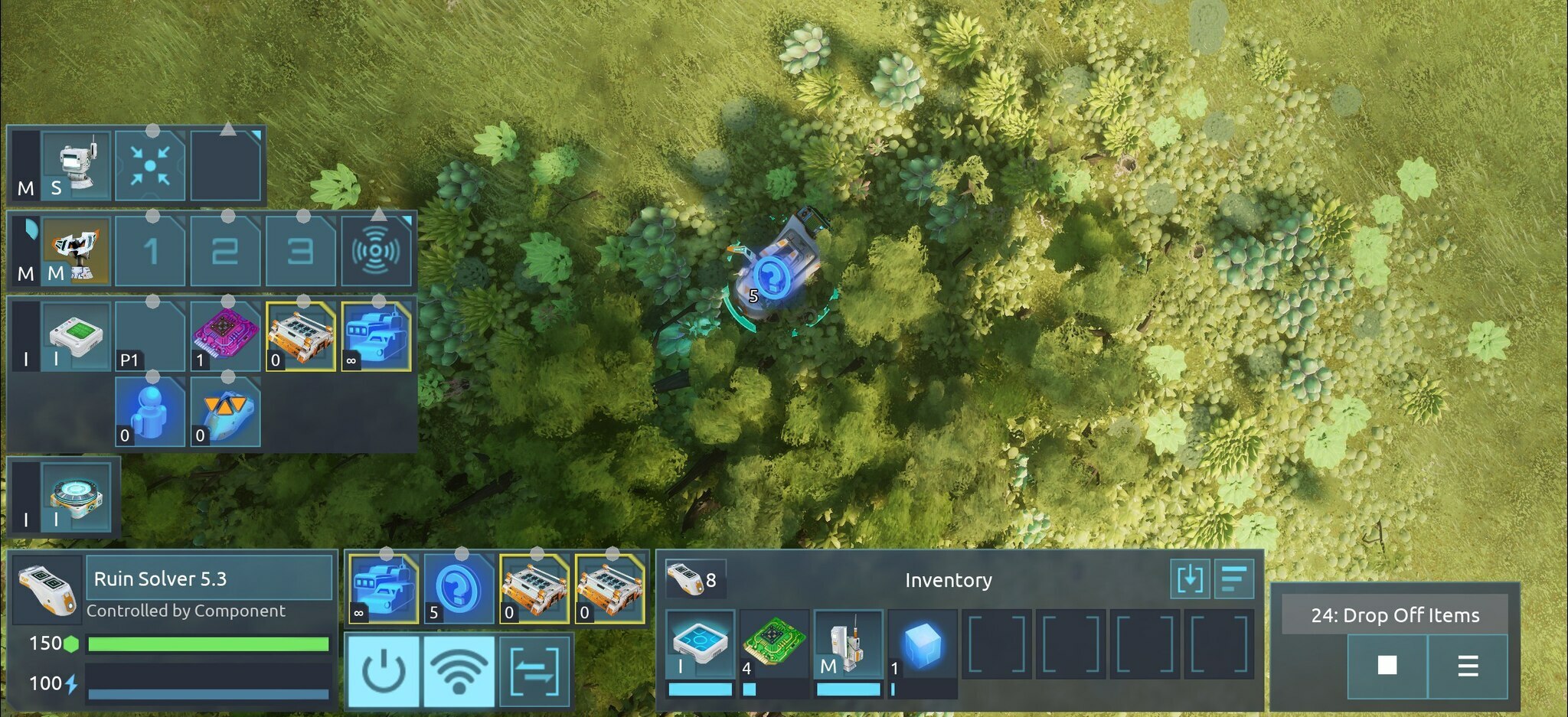This screenshot has height=717, width=1568.
Task: Click the white satellite component next to the S slot
Action: point(74,163)
